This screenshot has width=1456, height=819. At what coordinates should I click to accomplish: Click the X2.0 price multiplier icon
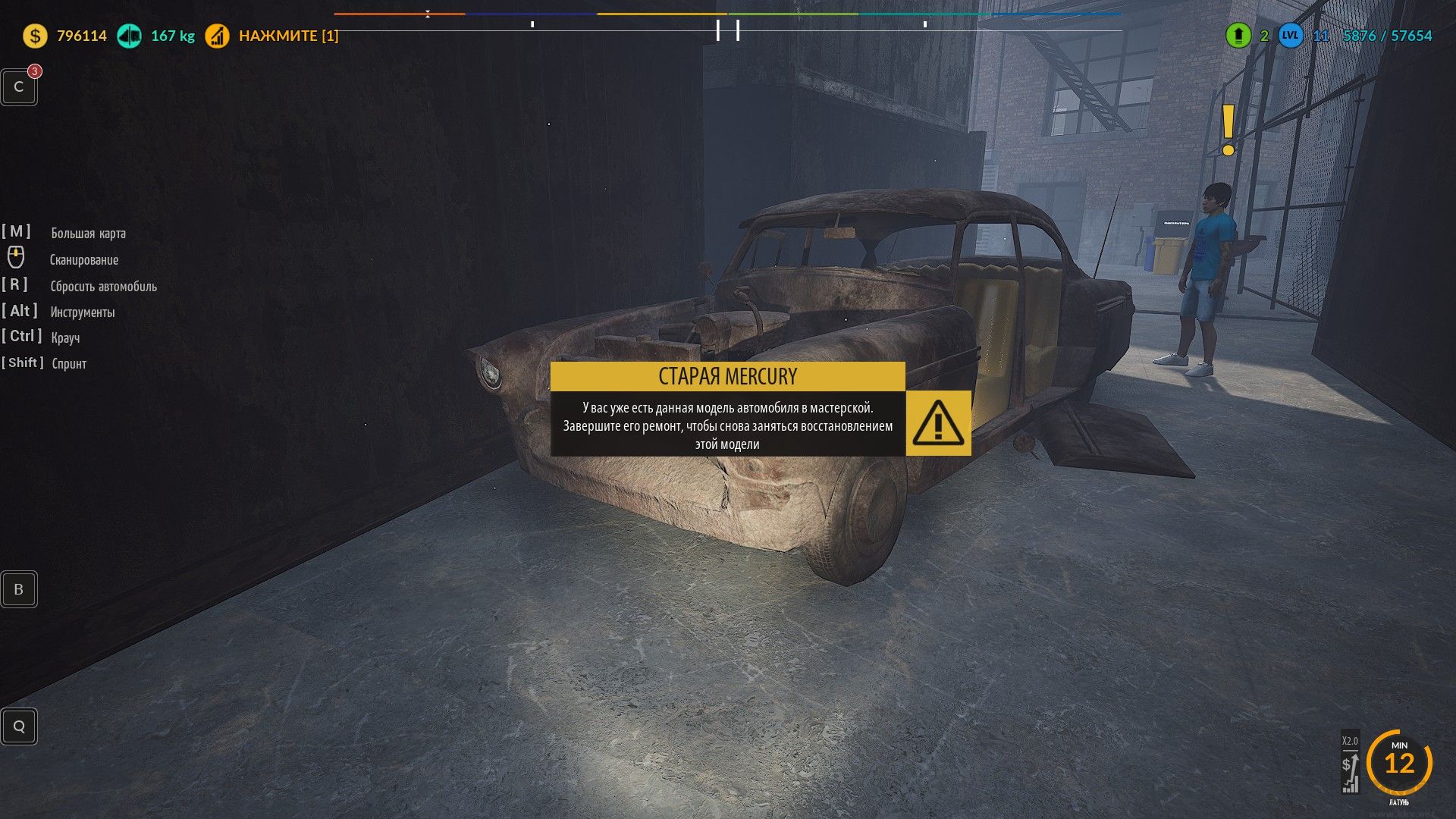point(1350,763)
